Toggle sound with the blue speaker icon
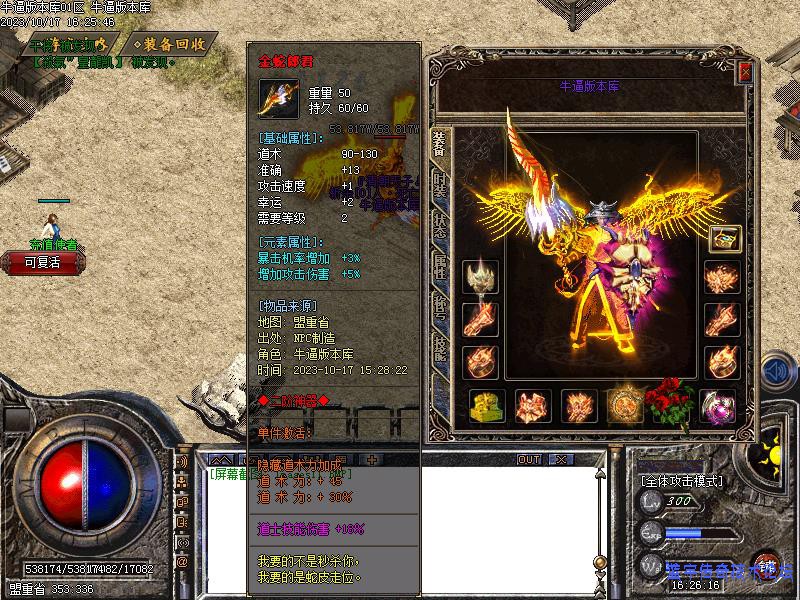Viewport: 800px width, 600px height. [774, 372]
